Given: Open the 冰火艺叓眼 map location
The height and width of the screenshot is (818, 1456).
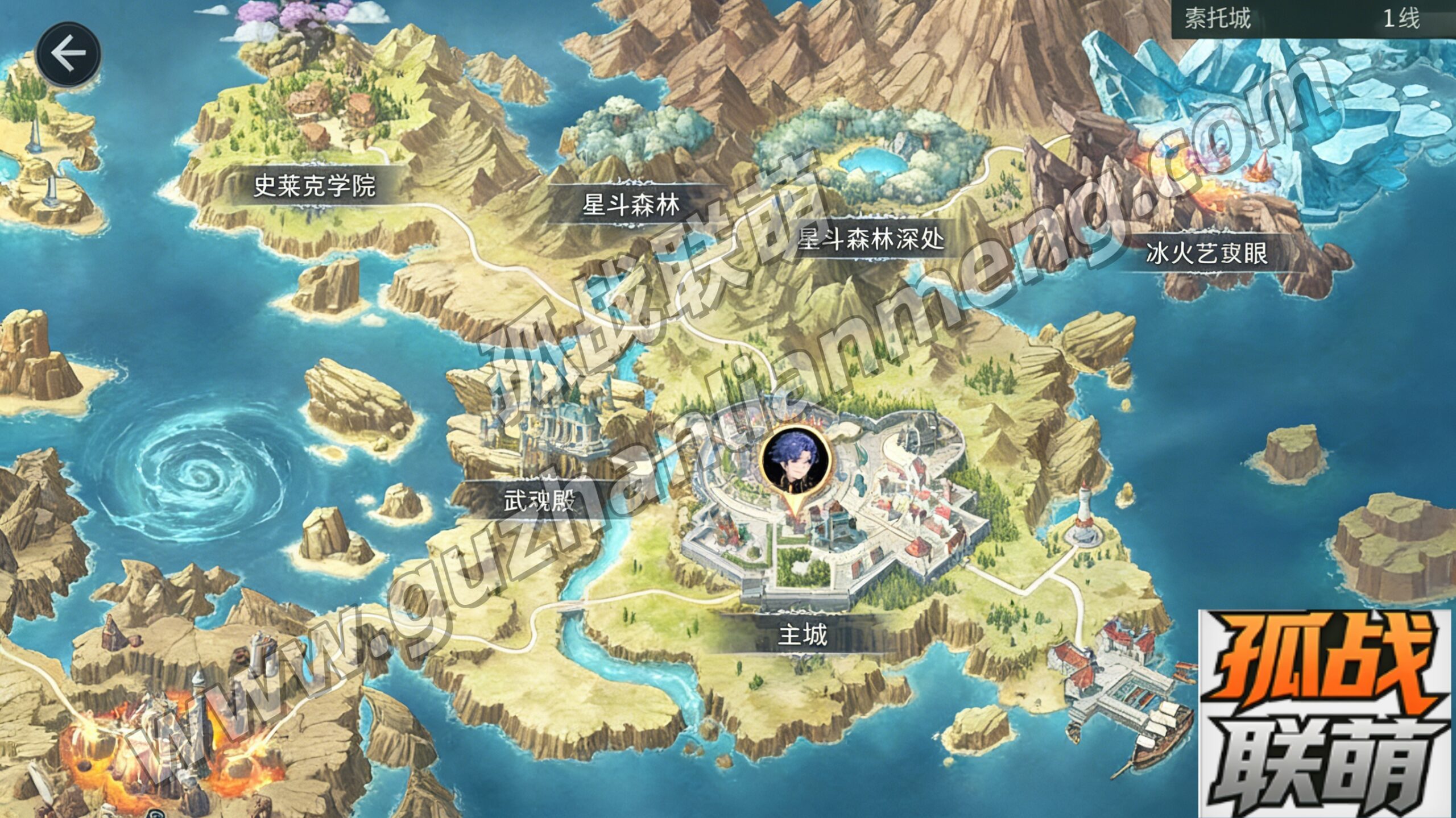Looking at the screenshot, I should 1206,253.
